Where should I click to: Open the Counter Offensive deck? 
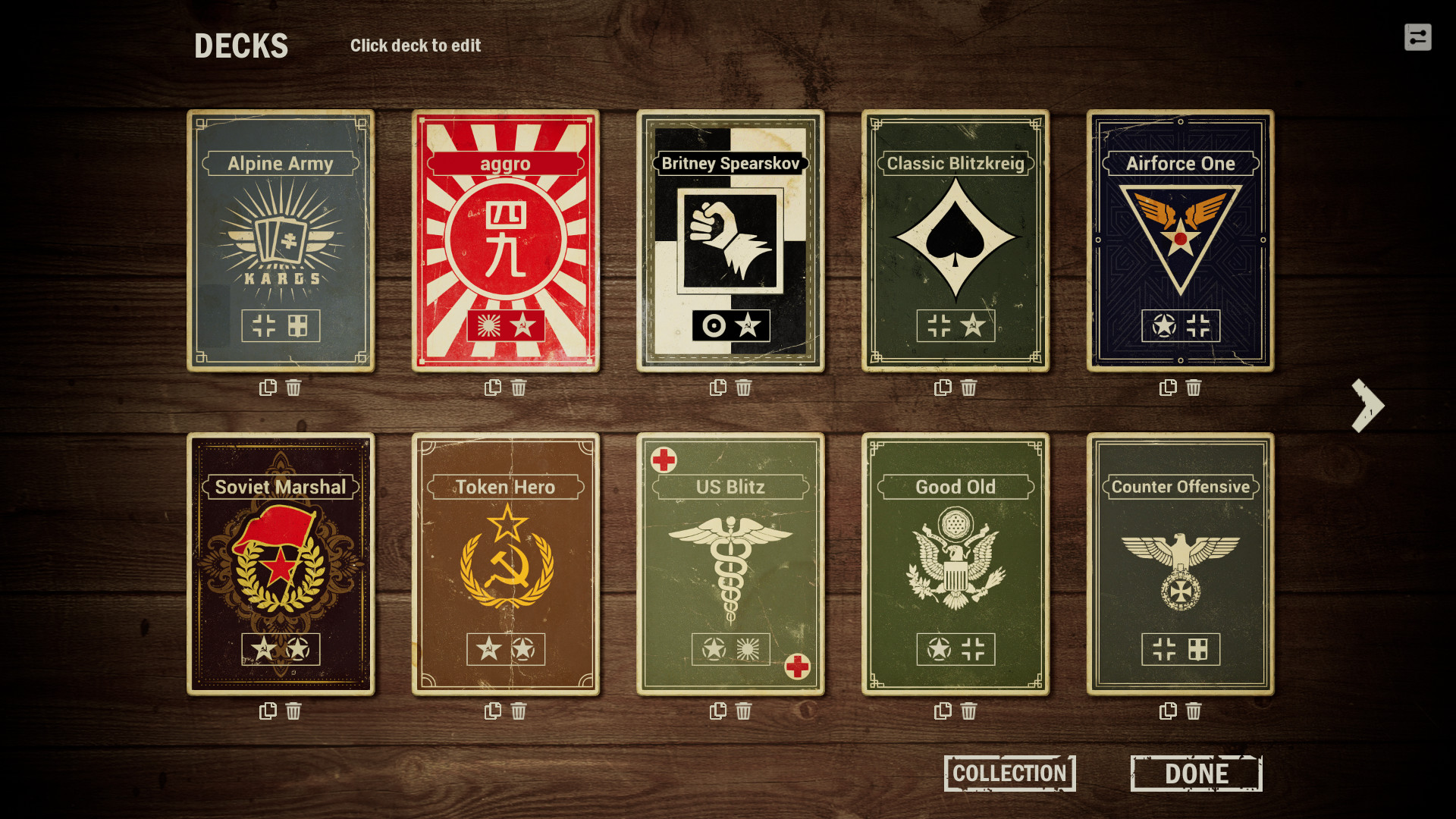point(1181,563)
